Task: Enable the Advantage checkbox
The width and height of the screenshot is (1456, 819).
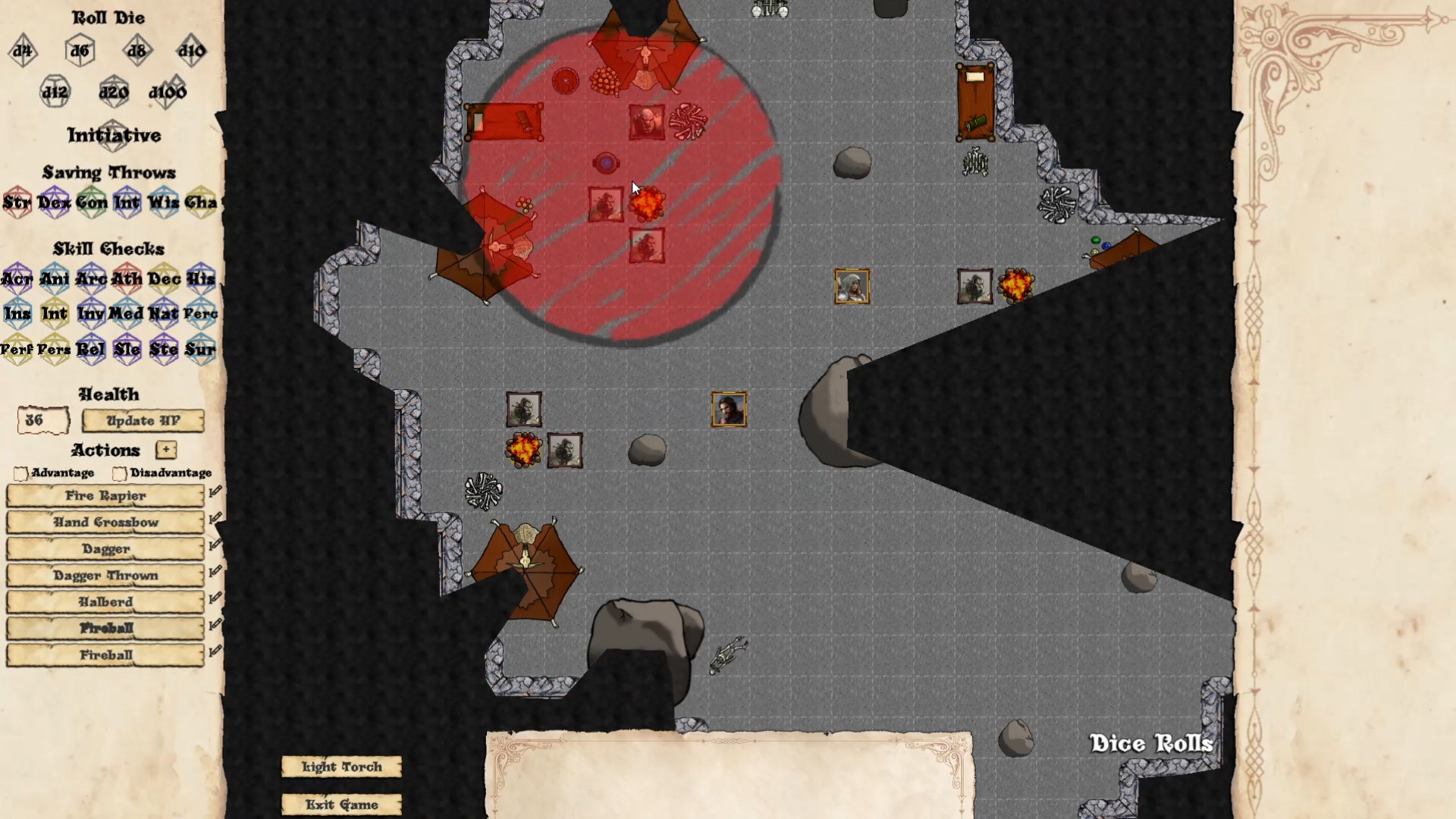Action: [x=20, y=473]
